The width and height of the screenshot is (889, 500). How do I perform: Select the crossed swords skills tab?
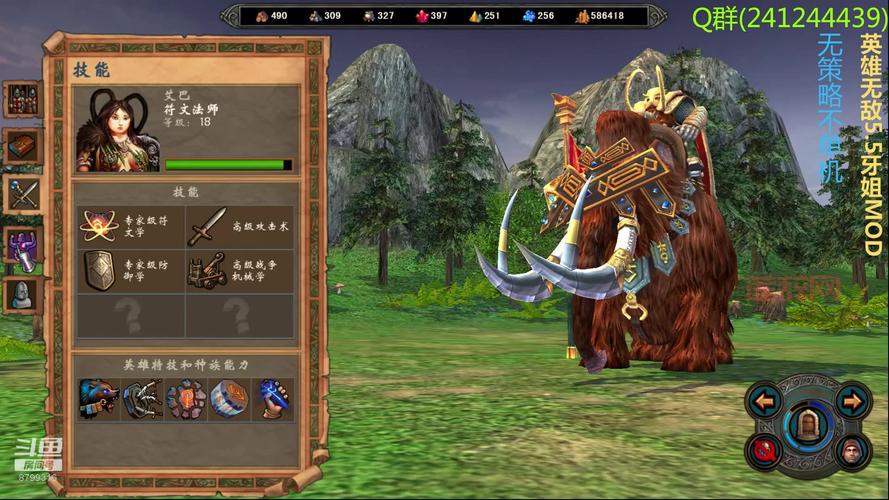(x=21, y=193)
